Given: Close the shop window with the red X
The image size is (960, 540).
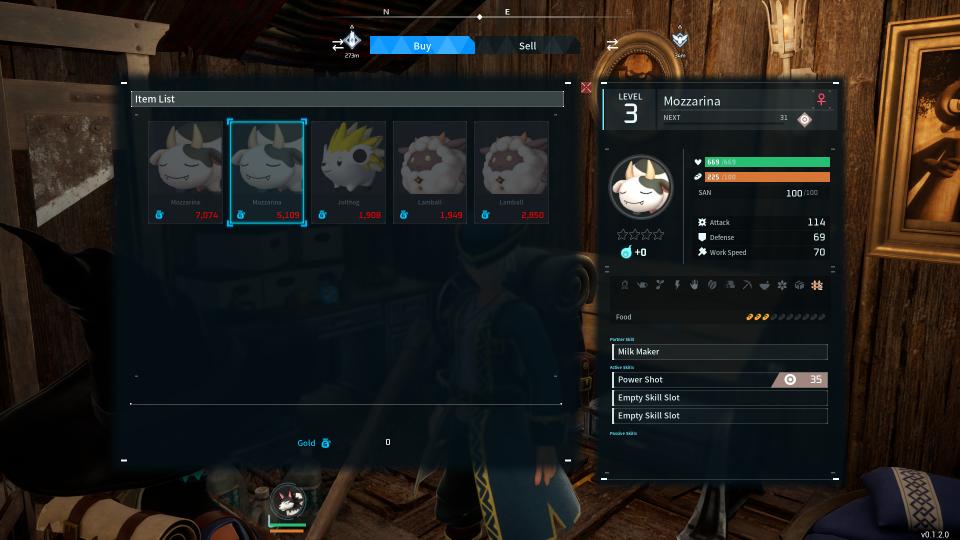Looking at the screenshot, I should (586, 88).
